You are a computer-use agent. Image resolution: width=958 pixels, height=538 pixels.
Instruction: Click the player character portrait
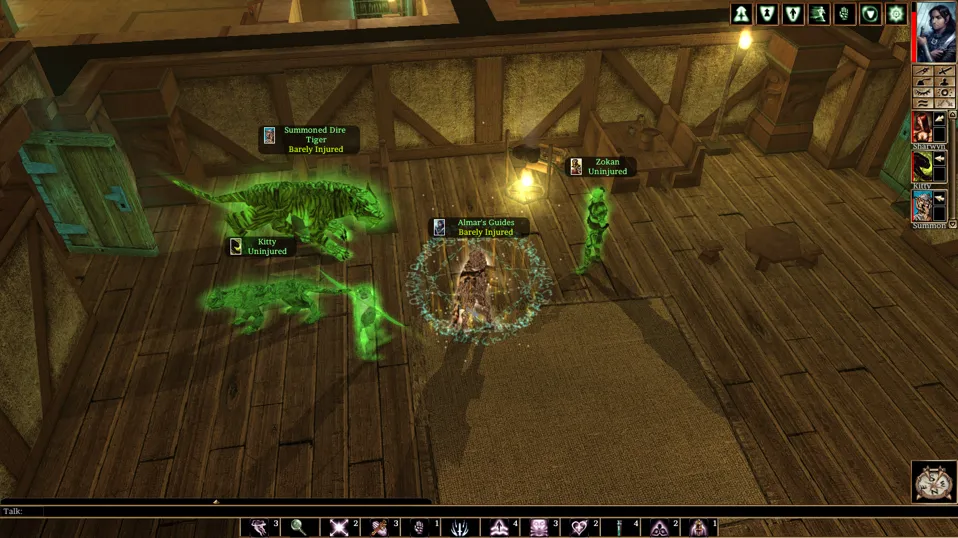click(937, 32)
